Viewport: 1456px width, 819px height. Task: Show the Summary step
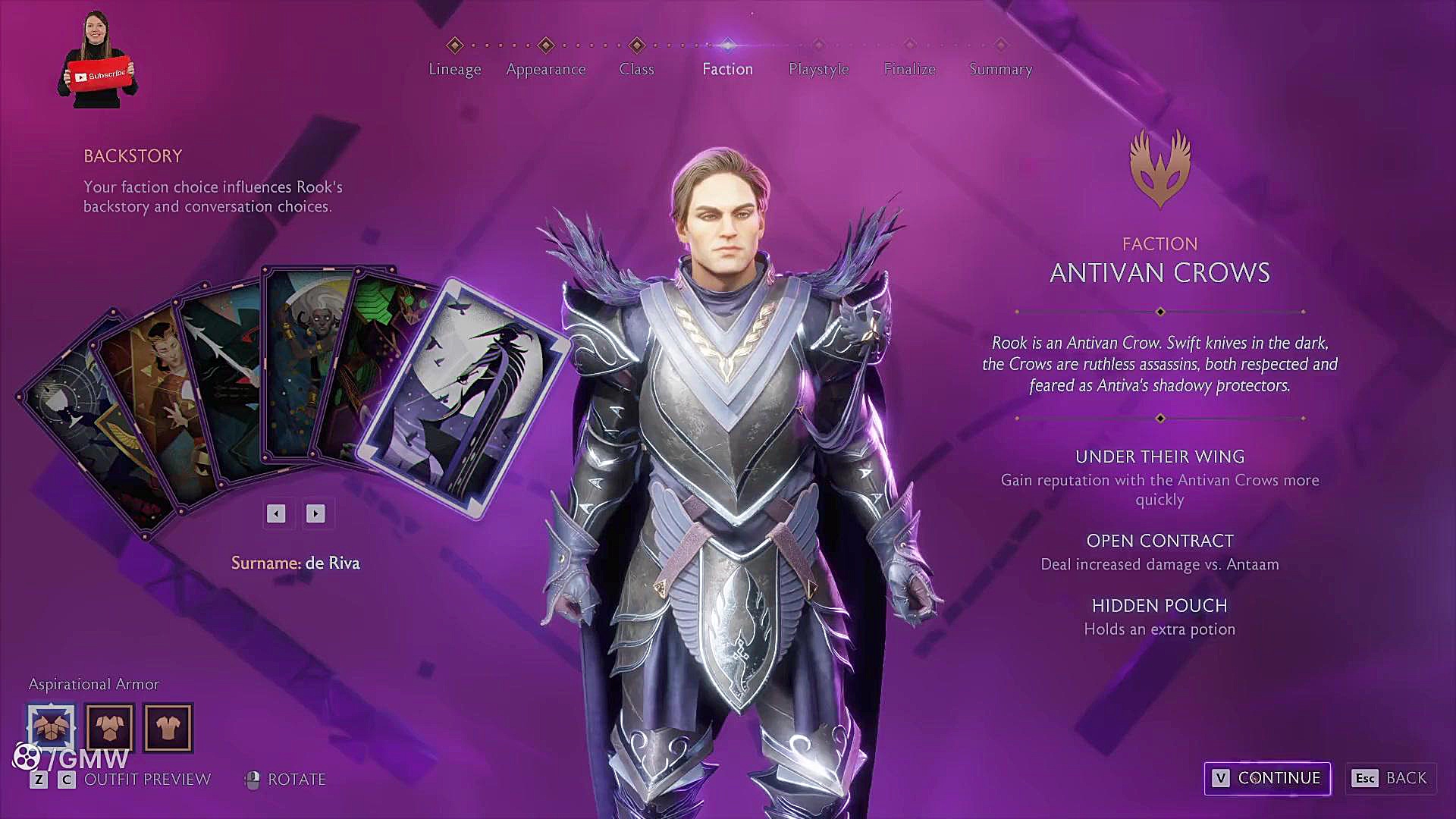[1000, 68]
